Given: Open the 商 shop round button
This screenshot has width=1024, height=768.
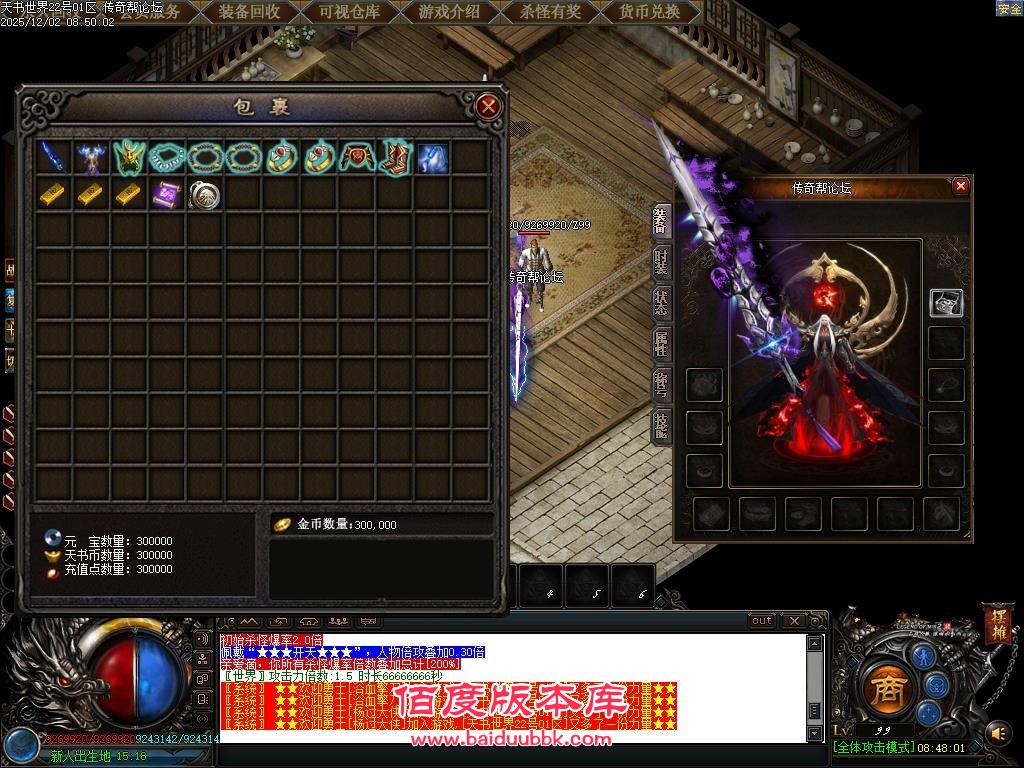Looking at the screenshot, I should (x=883, y=688).
